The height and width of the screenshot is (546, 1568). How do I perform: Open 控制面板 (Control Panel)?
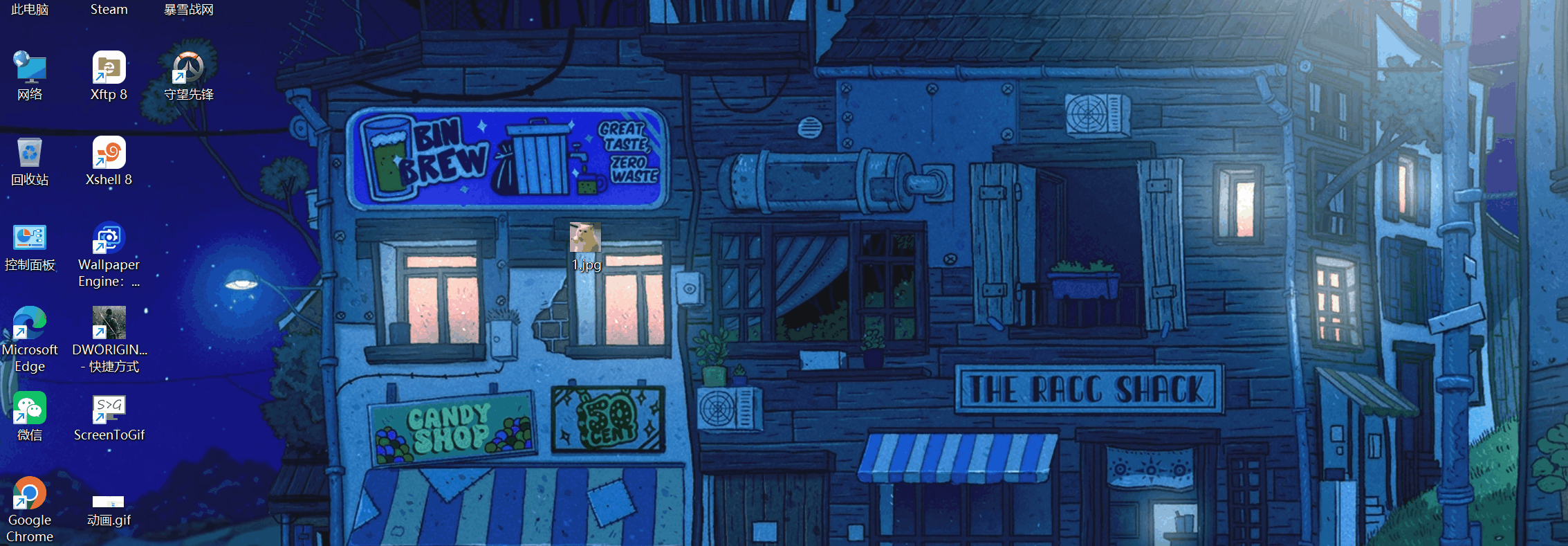click(x=30, y=239)
